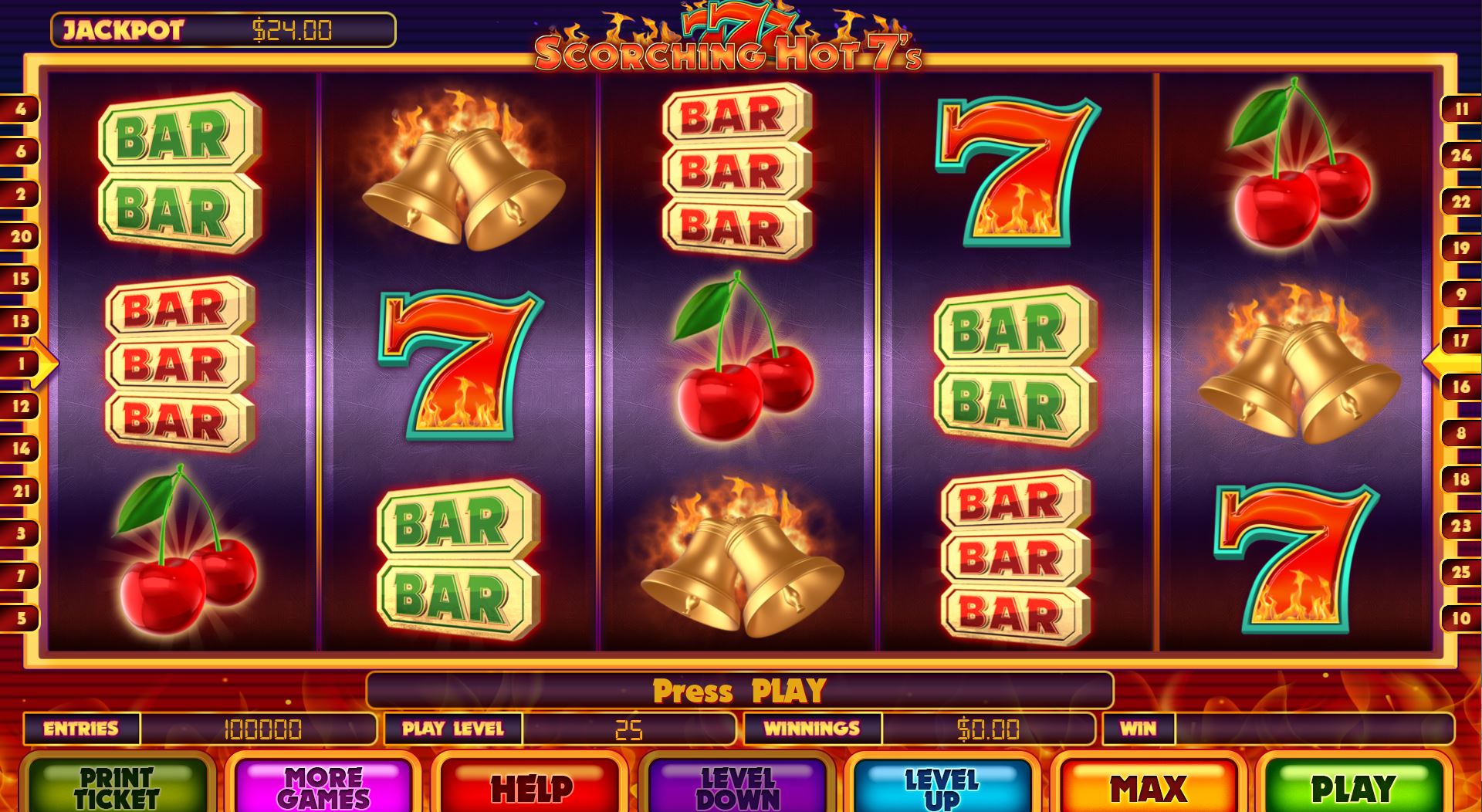Click payline marker number 10
The width and height of the screenshot is (1482, 812).
(x=1460, y=617)
